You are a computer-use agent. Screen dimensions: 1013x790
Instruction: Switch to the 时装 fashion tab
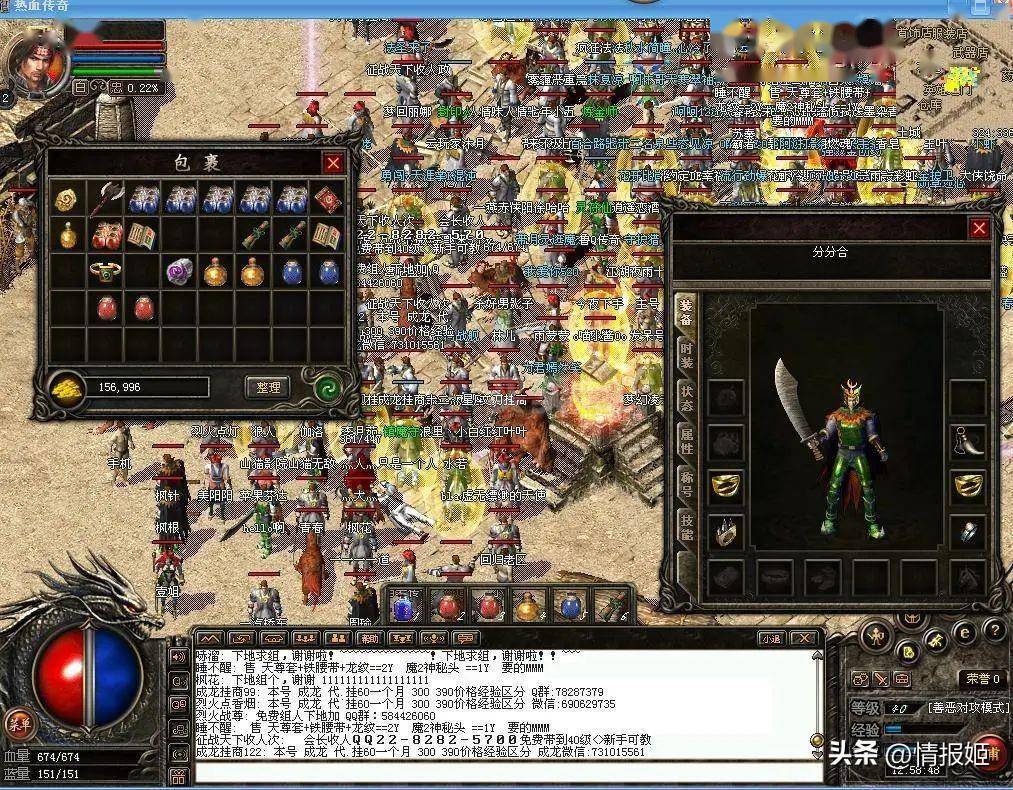tap(686, 354)
